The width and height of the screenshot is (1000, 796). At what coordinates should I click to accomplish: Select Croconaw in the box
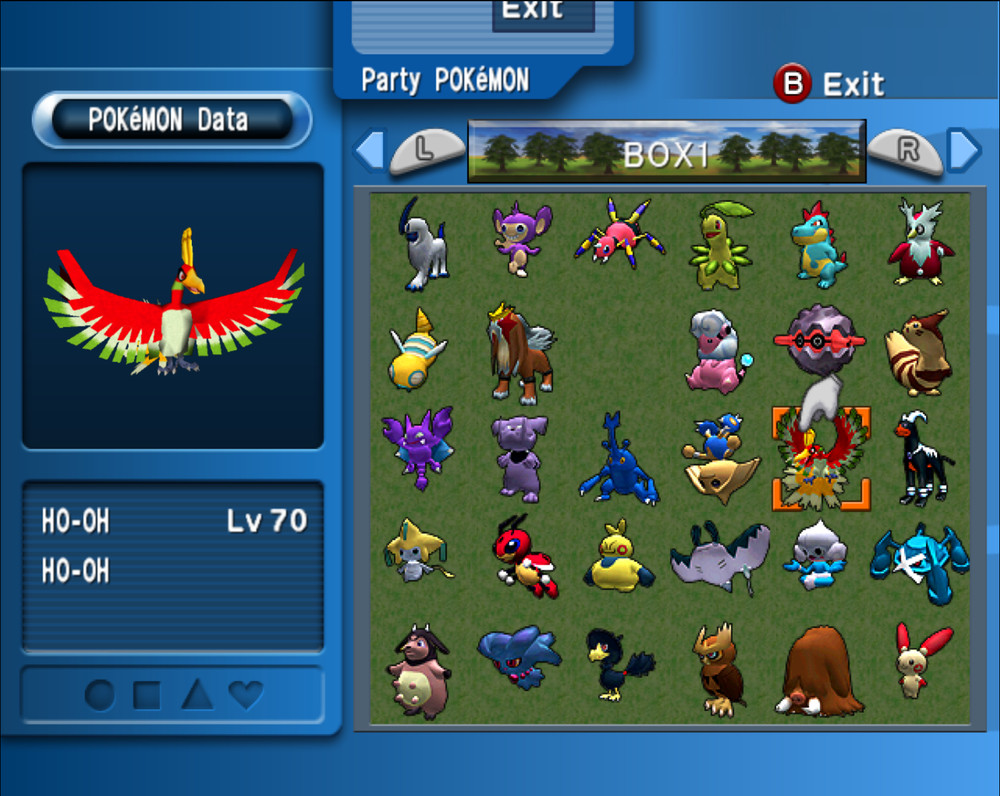pos(820,246)
